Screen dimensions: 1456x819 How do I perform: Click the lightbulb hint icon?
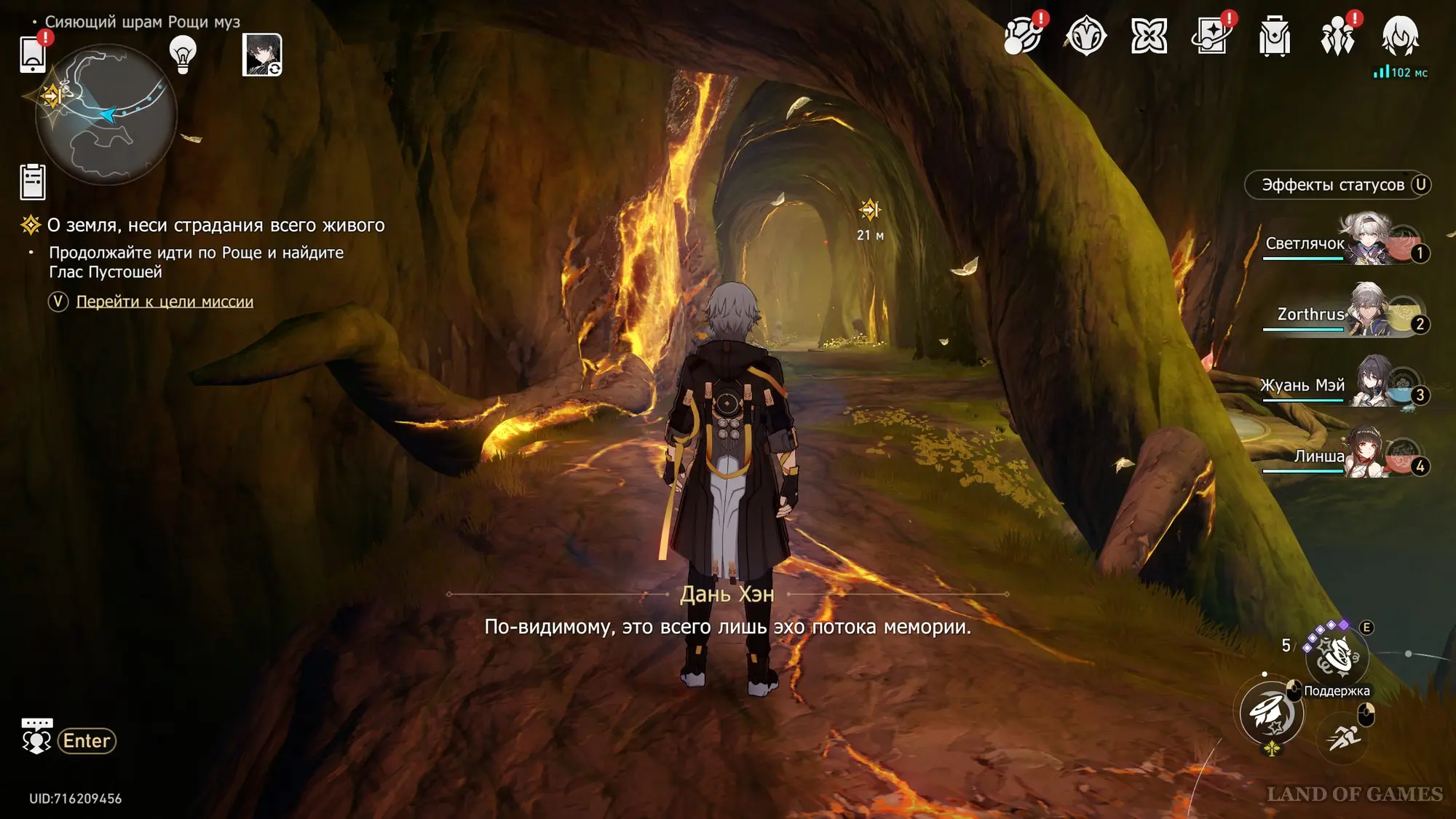click(x=183, y=54)
